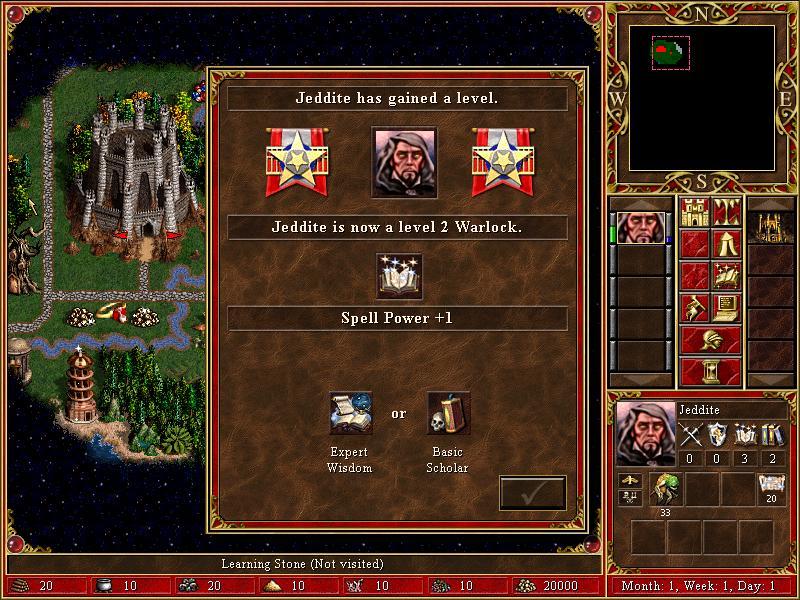Click Jeddite's portrait in the level-up dialog
This screenshot has width=800, height=600.
[x=404, y=161]
